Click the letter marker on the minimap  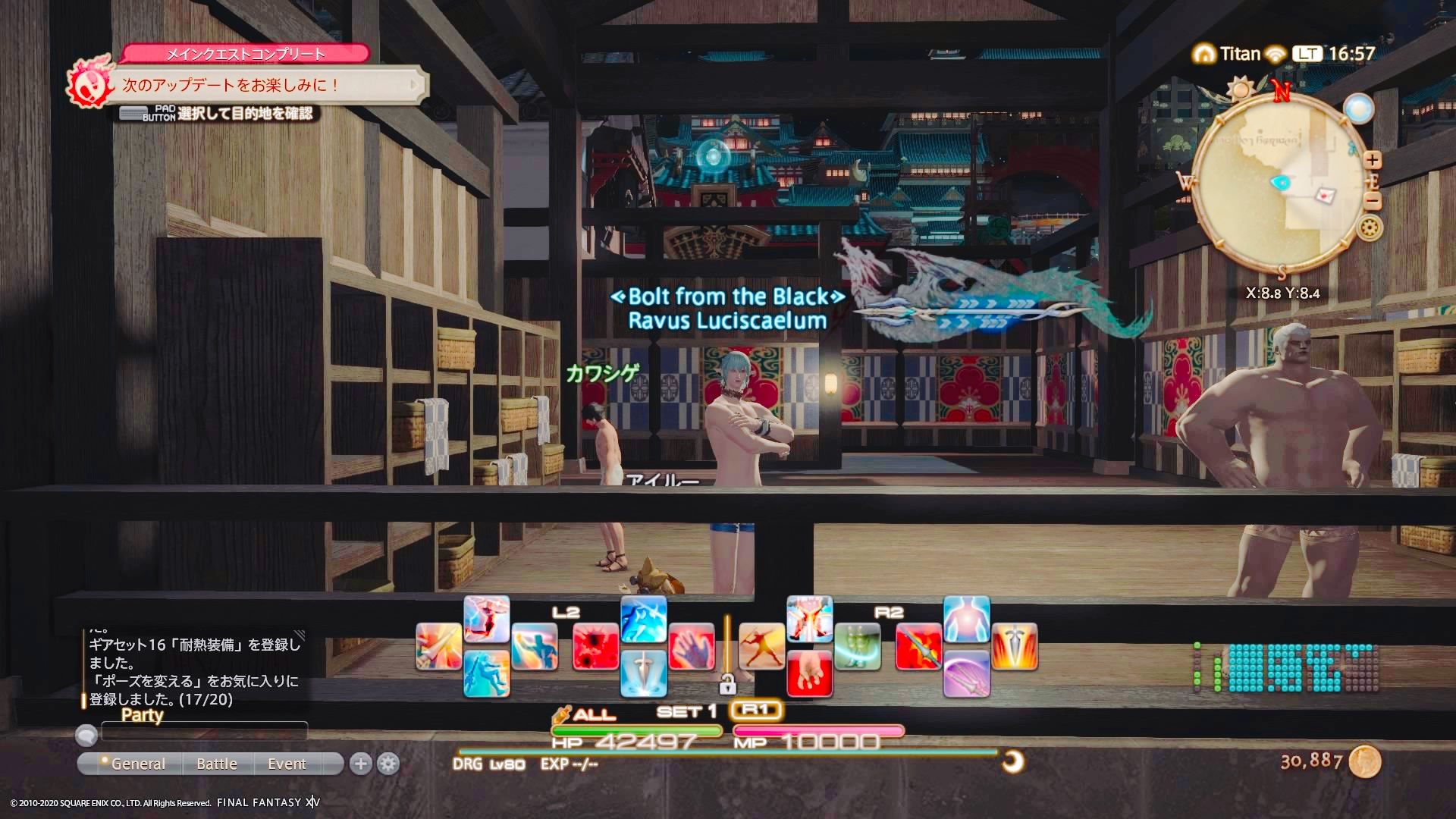click(1326, 195)
